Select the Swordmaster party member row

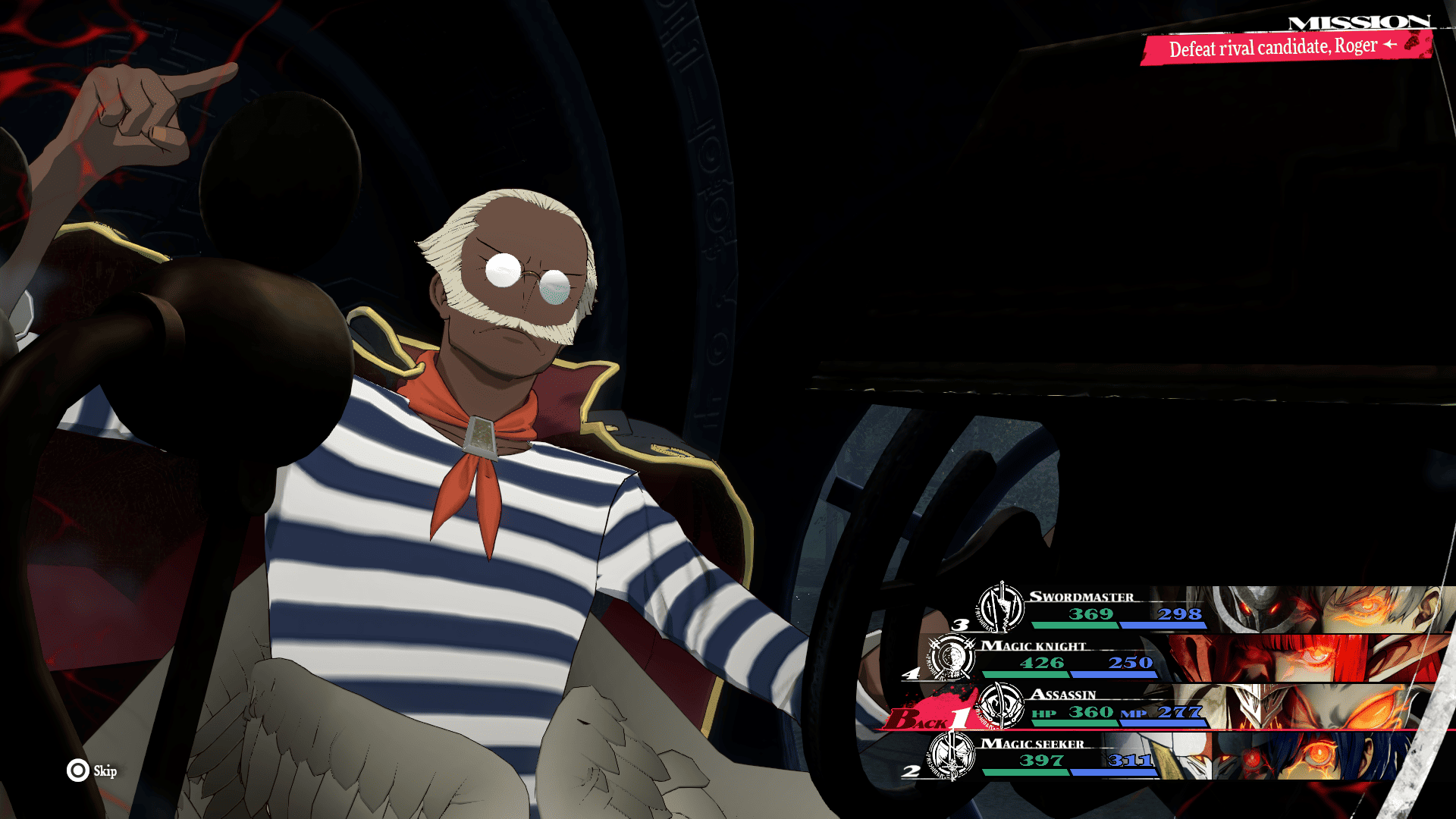coord(1213,609)
